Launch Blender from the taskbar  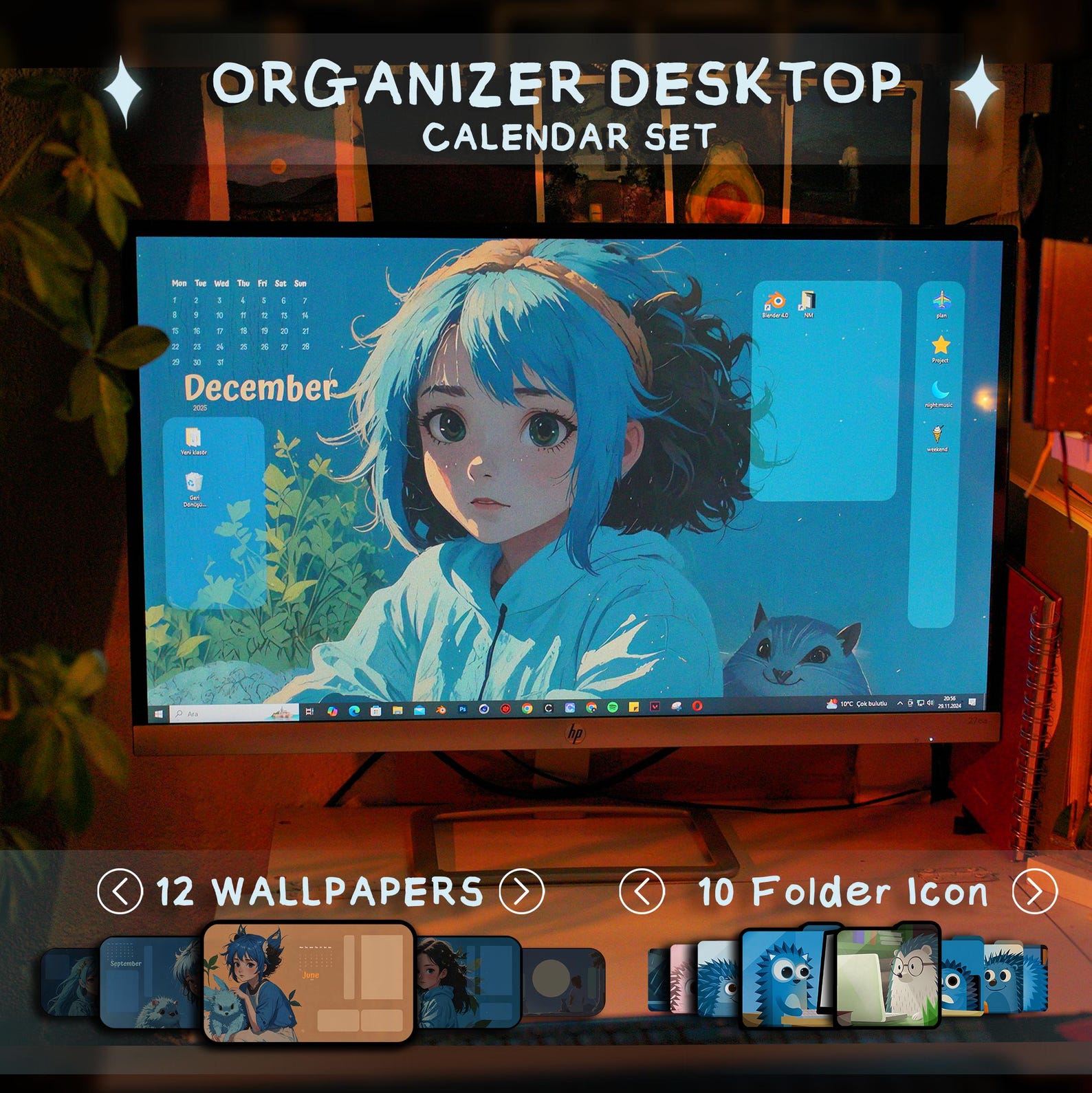(440, 711)
